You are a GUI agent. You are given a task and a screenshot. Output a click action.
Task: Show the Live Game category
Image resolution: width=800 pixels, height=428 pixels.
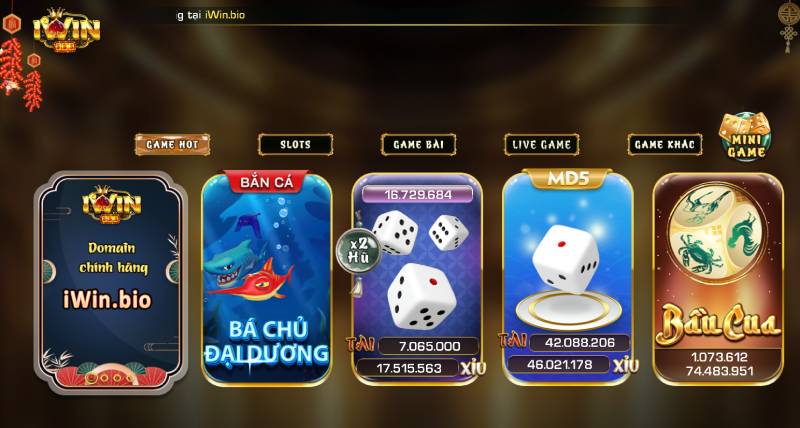541,144
